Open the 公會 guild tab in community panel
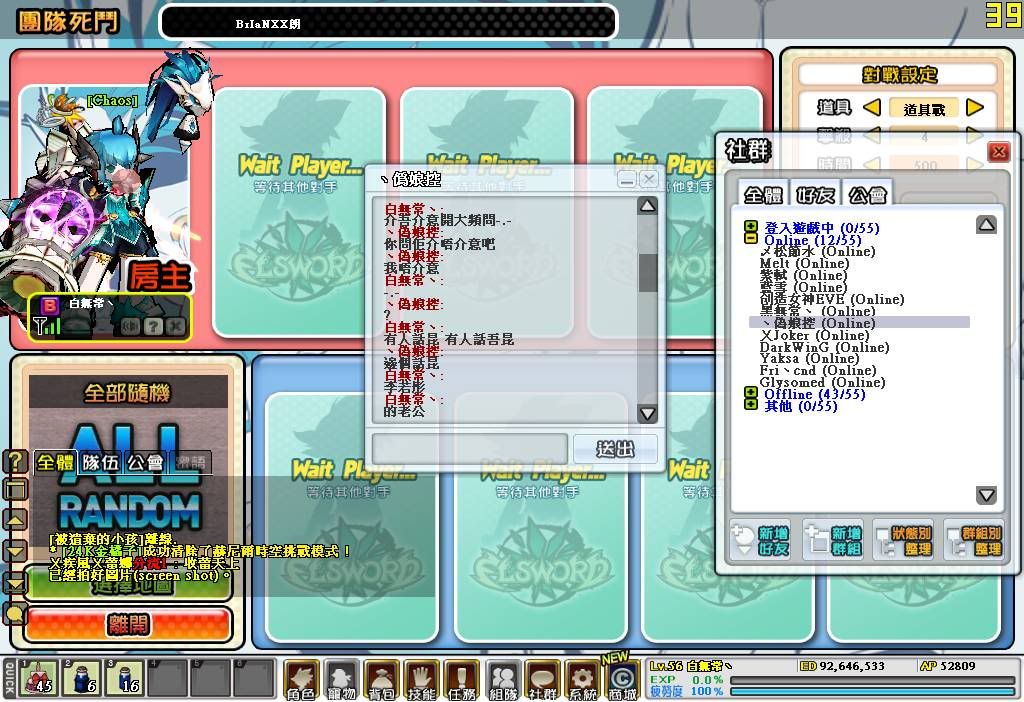The image size is (1024, 702). [x=865, y=194]
